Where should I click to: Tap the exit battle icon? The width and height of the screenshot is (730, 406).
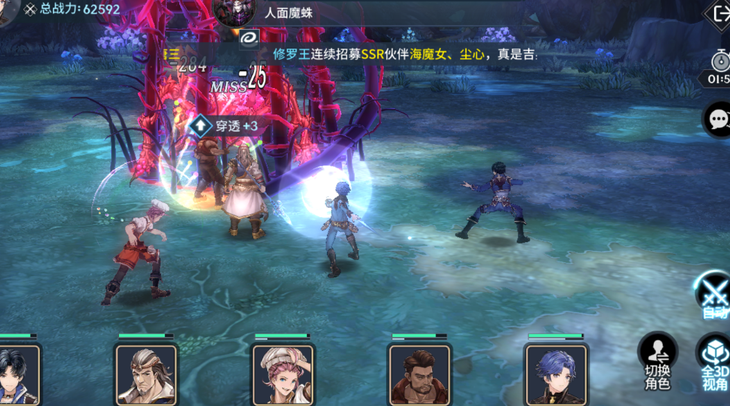click(x=719, y=14)
